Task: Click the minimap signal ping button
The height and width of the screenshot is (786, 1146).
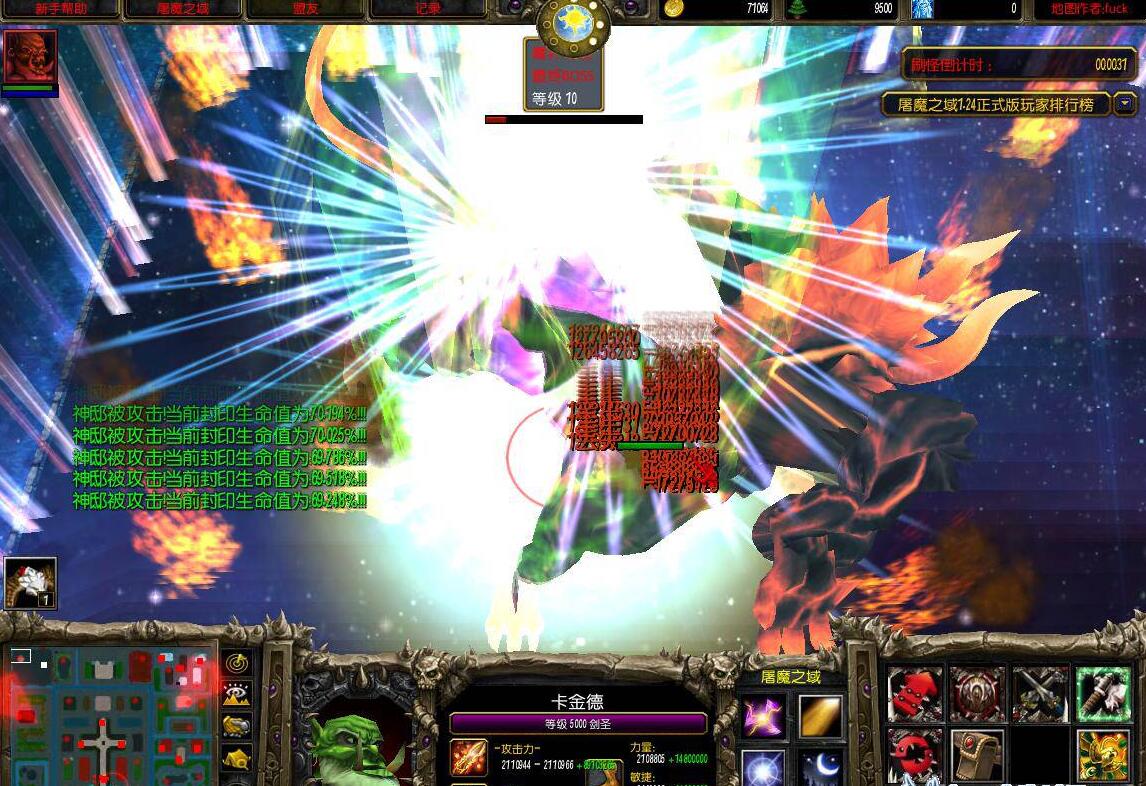Action: pyautogui.click(x=237, y=663)
